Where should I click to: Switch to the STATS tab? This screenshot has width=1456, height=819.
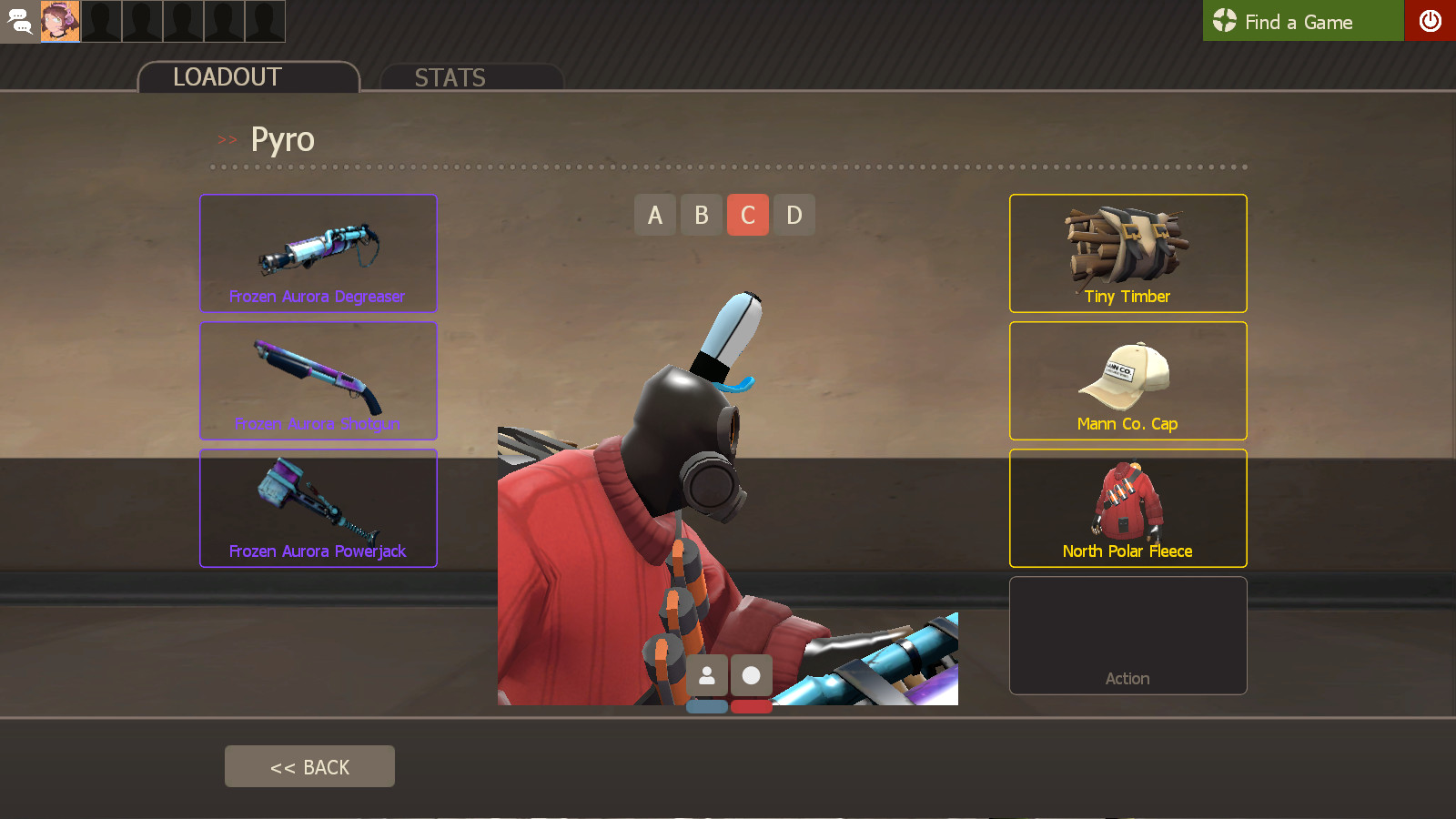pos(450,77)
